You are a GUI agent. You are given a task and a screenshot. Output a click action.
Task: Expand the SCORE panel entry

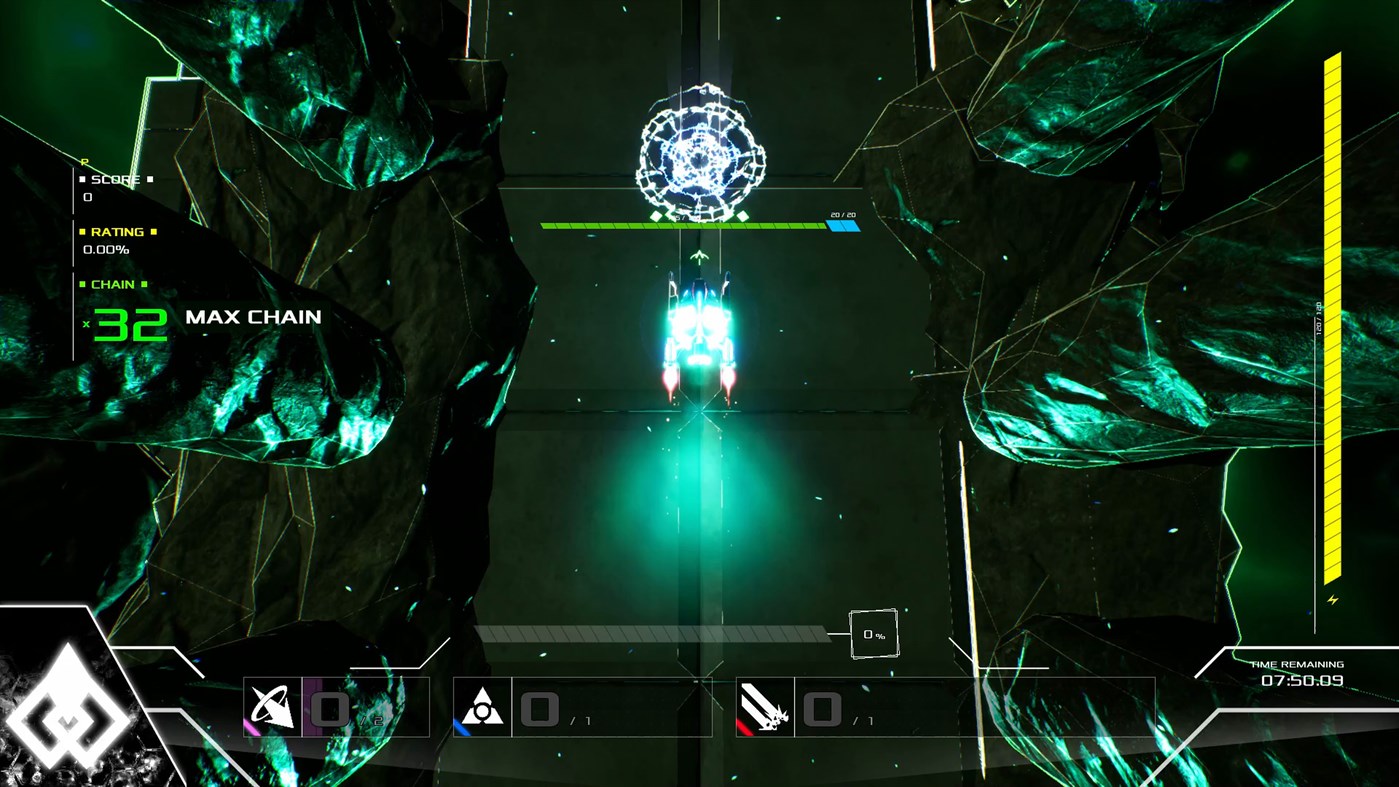[x=113, y=180]
